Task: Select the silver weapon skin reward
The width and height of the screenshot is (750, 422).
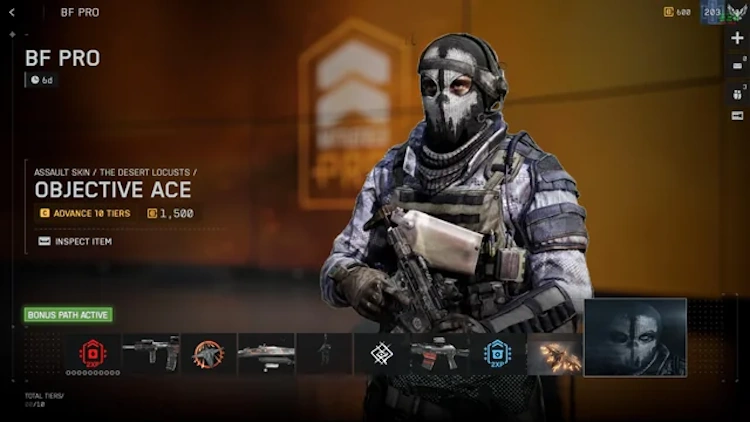Action: point(266,353)
